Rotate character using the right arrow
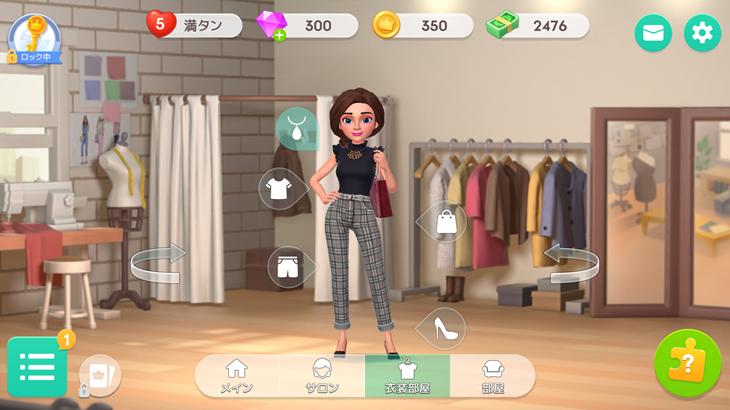This screenshot has width=730, height=410. pyautogui.click(x=572, y=263)
